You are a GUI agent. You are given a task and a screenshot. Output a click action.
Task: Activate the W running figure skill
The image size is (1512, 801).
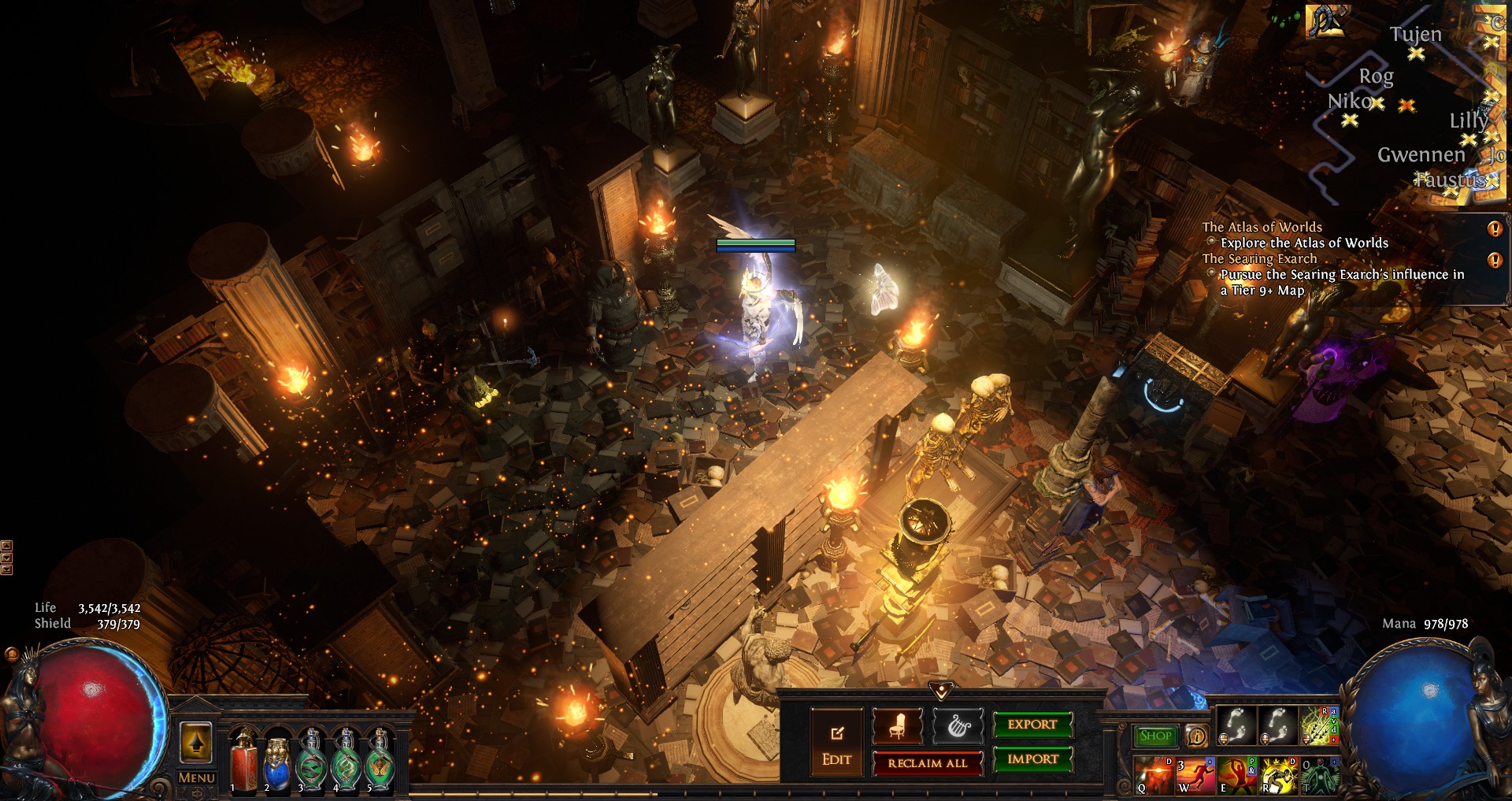tap(1195, 775)
